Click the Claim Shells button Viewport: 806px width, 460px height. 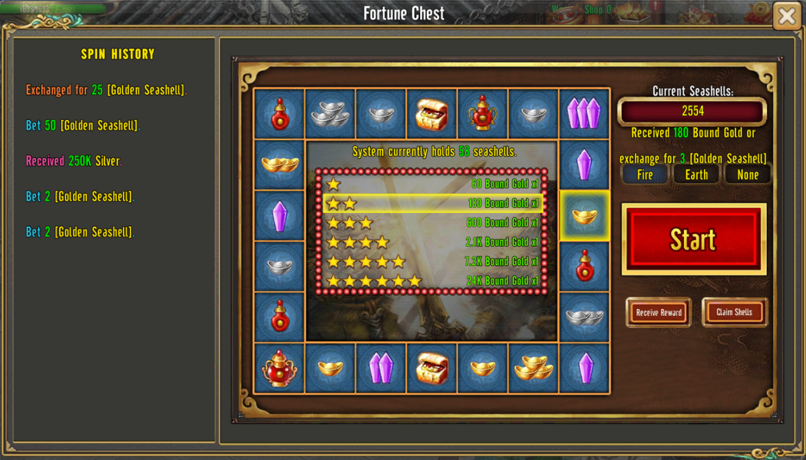click(734, 312)
